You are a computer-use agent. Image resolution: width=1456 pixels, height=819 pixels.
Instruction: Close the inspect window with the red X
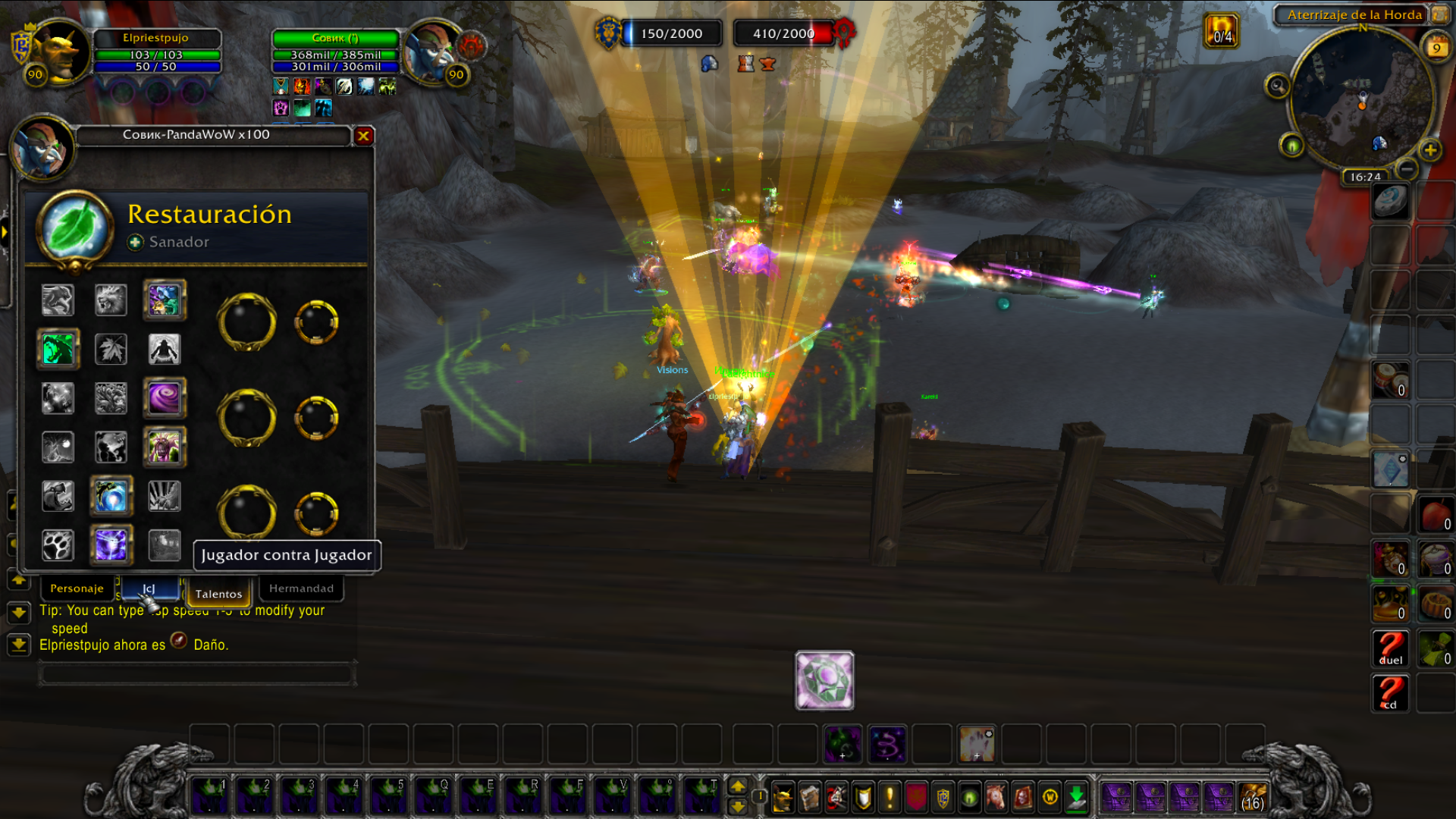[x=363, y=136]
